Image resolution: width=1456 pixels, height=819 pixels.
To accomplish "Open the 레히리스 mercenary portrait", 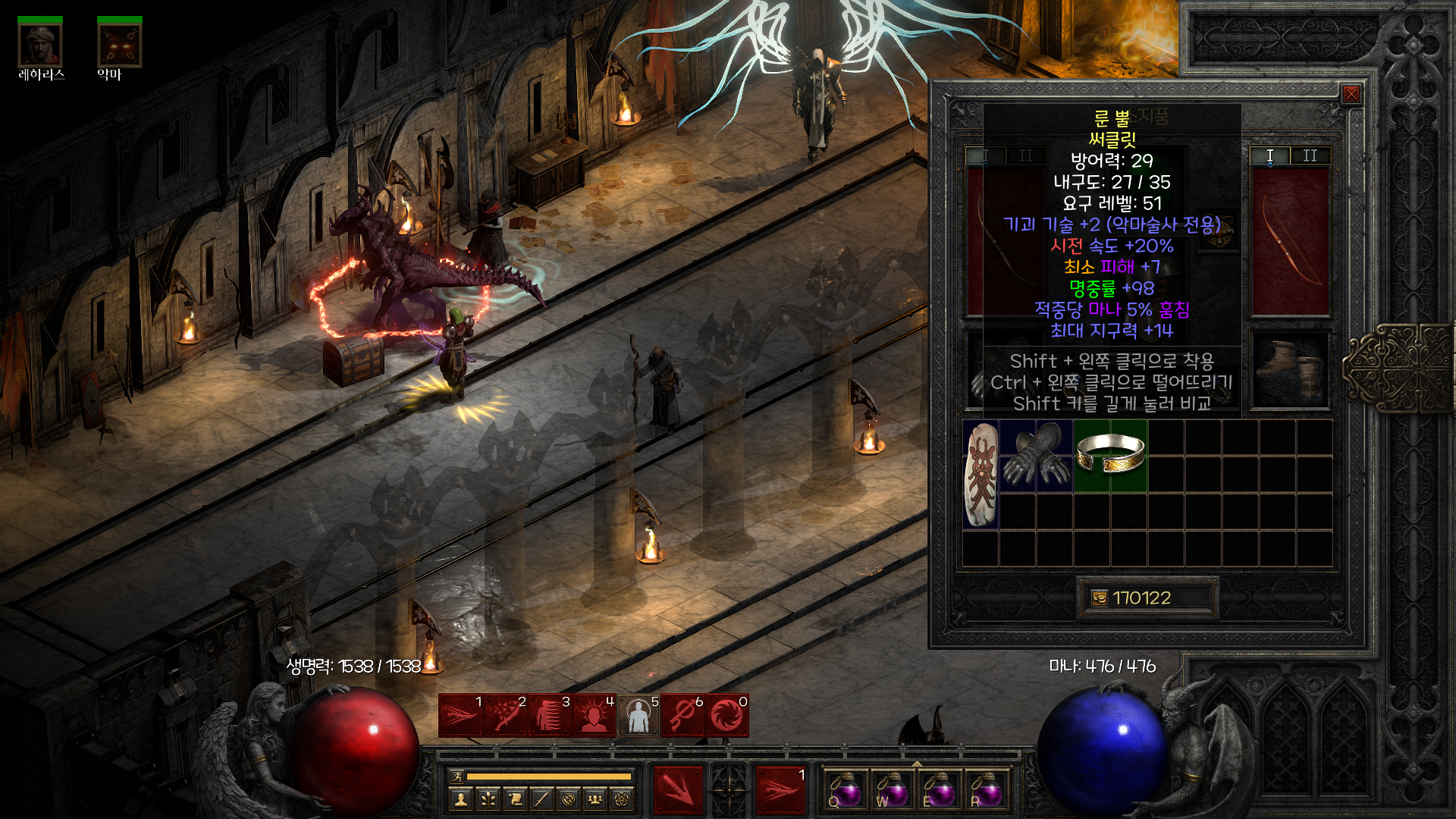I will point(40,45).
